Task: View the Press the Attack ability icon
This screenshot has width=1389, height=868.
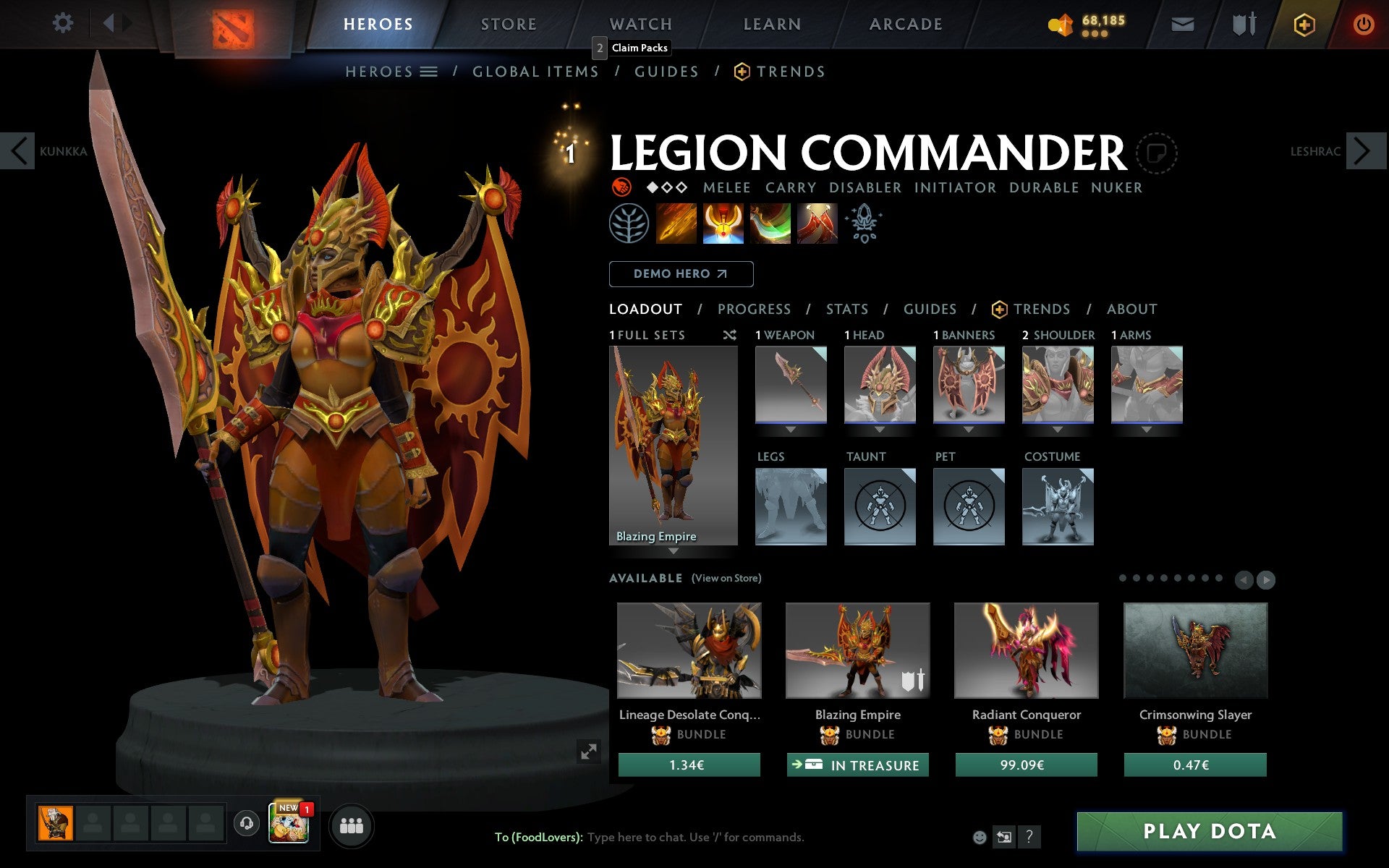Action: click(722, 224)
